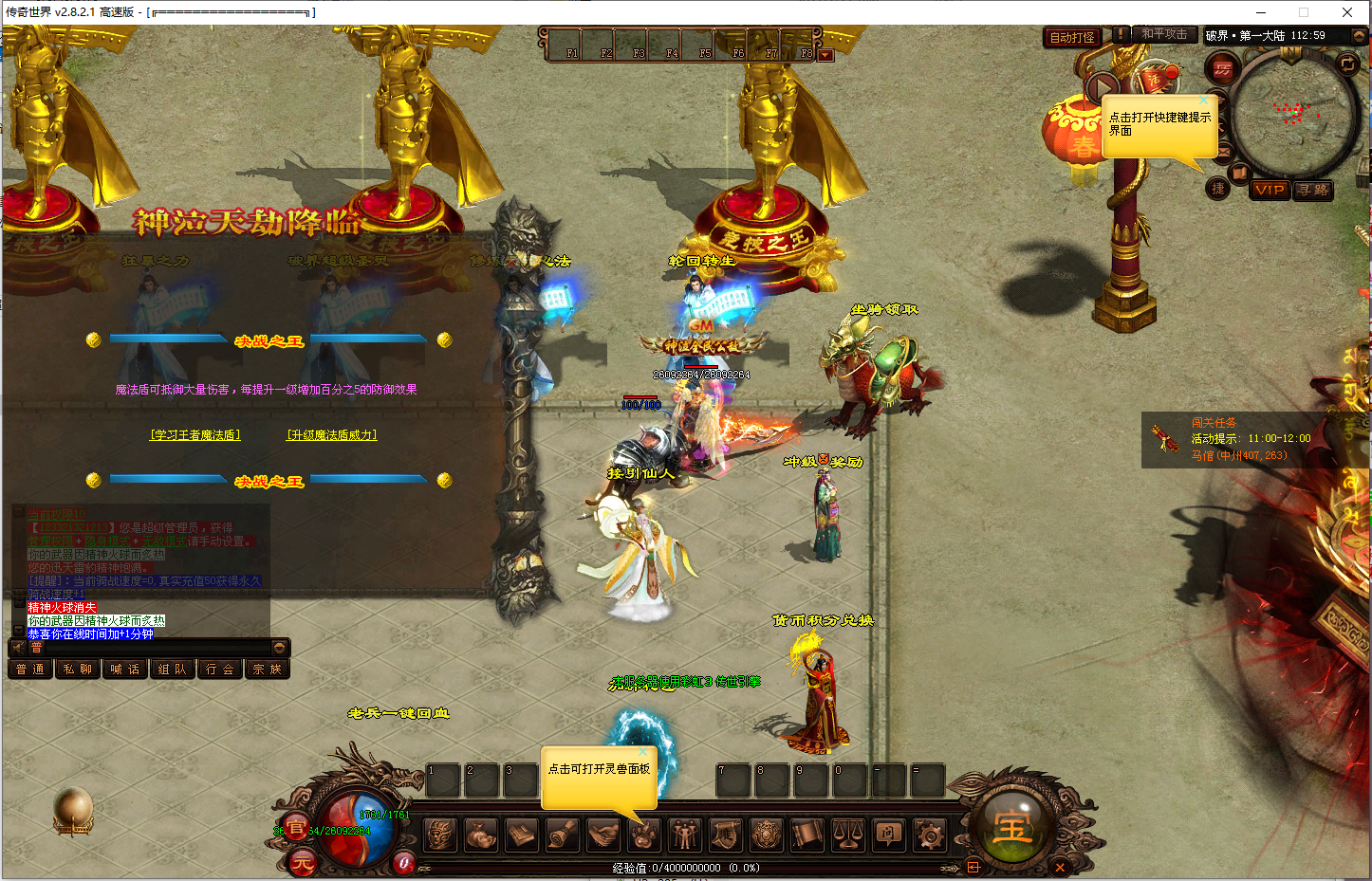Activate 寻路 pathfinding button
Viewport: 1372px width, 881px height.
(1313, 190)
